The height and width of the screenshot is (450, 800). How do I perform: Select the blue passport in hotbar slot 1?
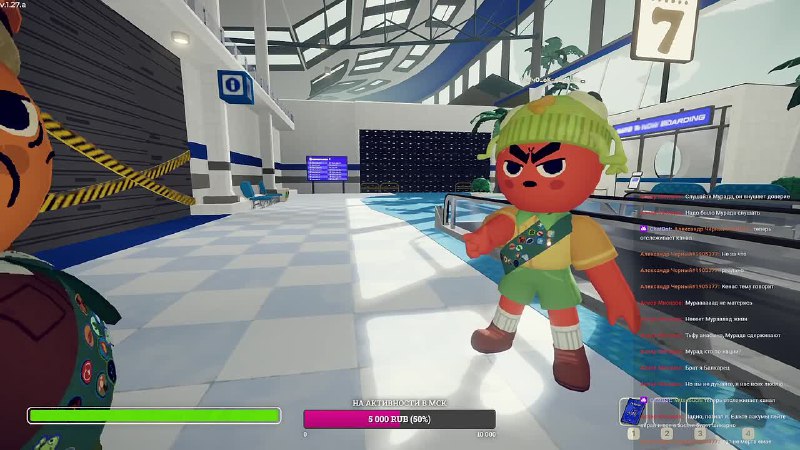pos(632,412)
